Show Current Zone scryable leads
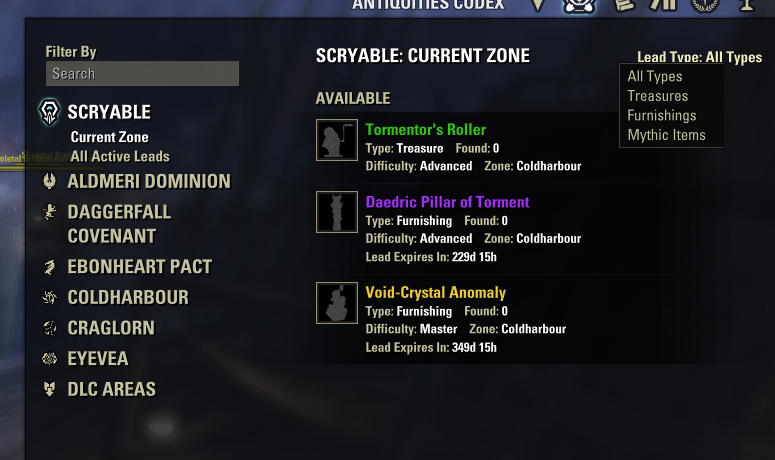Screen dimensions: 775x460 [x=109, y=137]
